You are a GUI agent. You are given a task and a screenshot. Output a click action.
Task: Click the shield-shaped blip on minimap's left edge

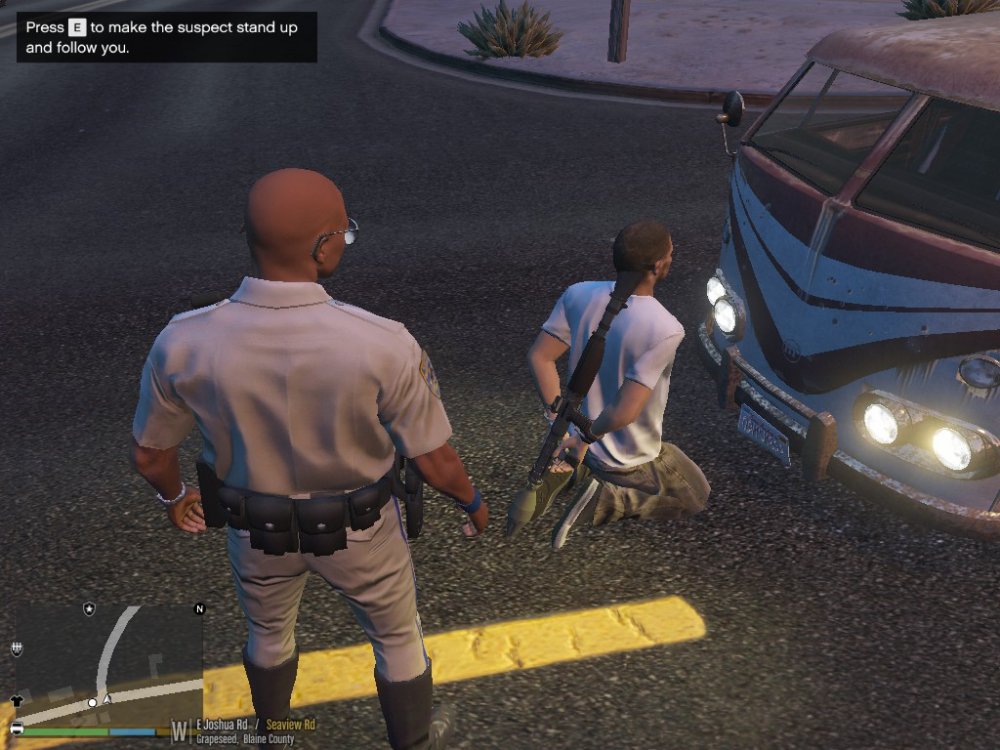coord(16,649)
